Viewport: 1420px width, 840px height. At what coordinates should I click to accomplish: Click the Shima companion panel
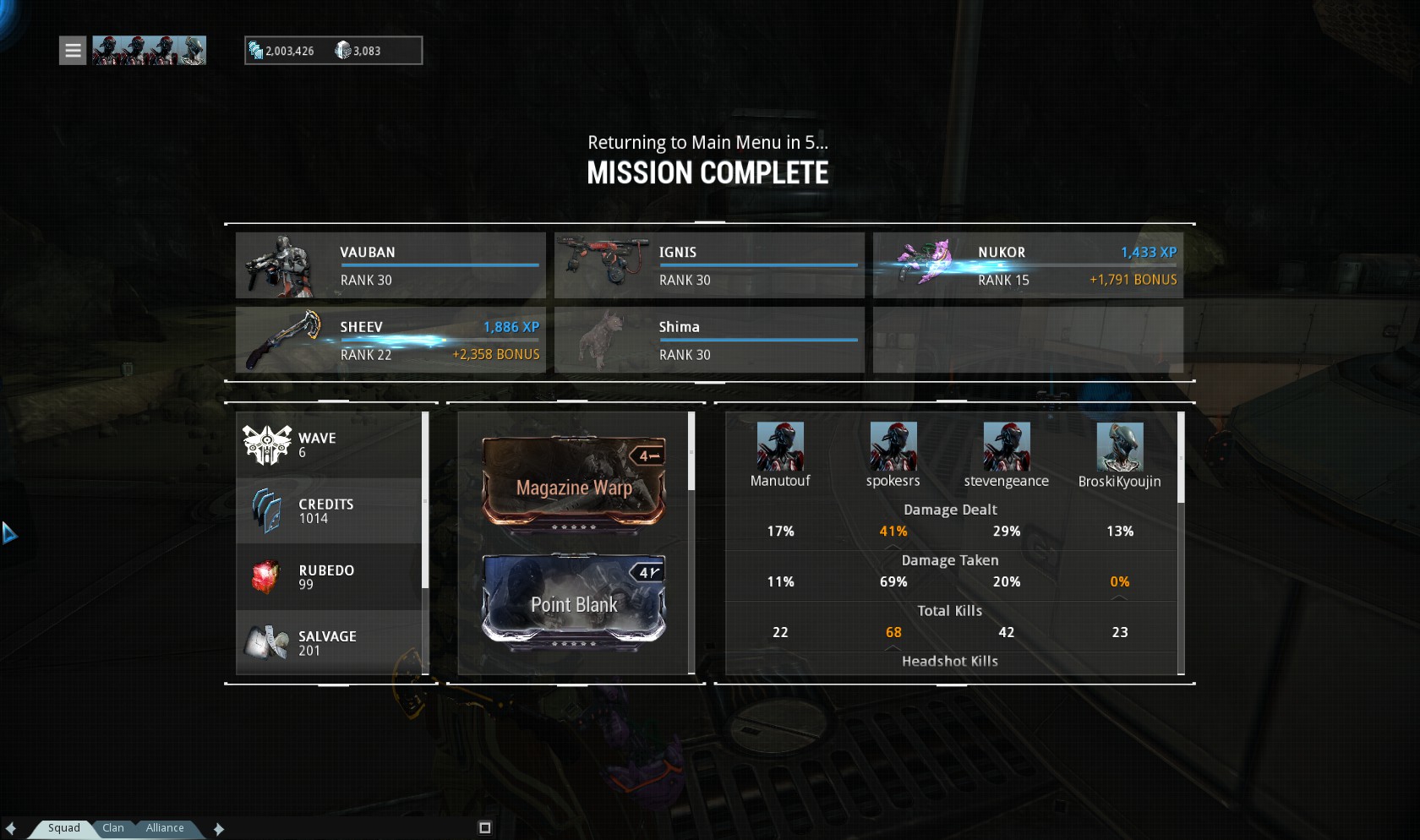pyautogui.click(x=709, y=340)
